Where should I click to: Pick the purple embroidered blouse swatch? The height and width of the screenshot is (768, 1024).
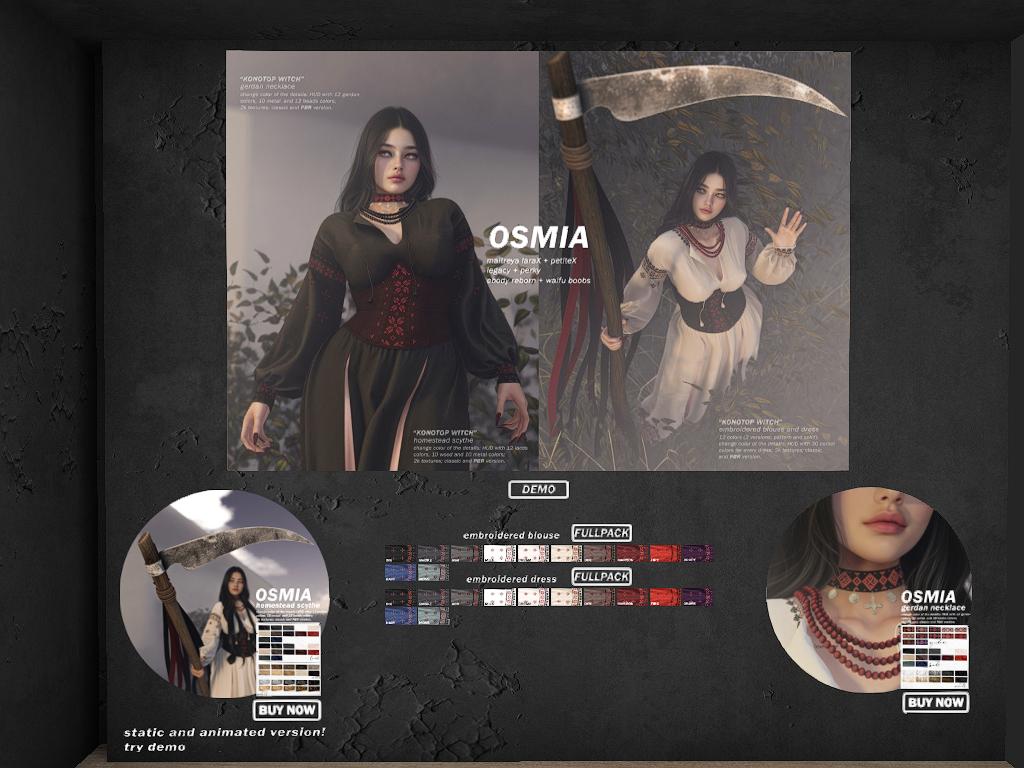pos(697,553)
